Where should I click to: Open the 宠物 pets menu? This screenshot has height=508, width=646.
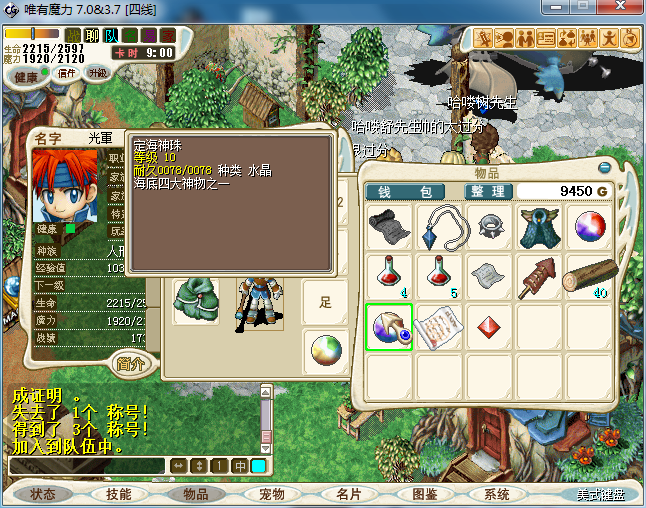click(x=271, y=494)
